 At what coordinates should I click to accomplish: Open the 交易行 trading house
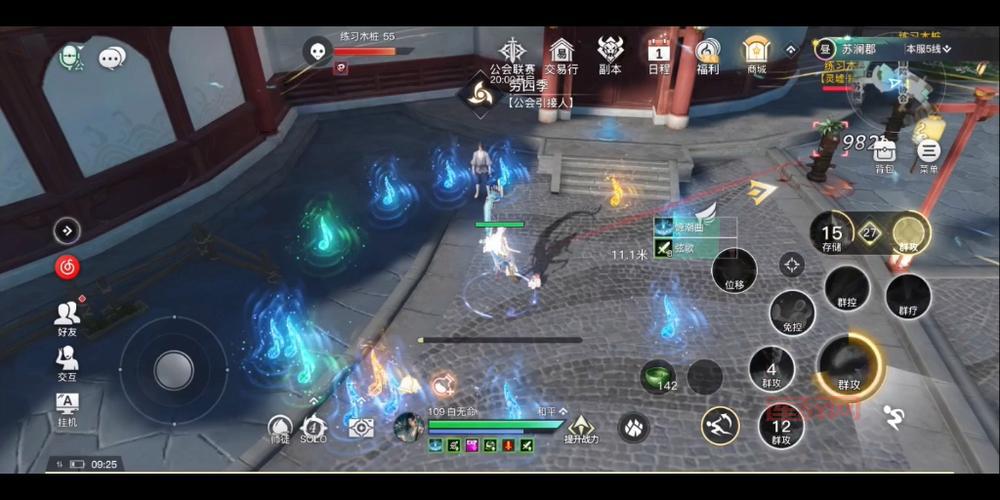(x=562, y=53)
